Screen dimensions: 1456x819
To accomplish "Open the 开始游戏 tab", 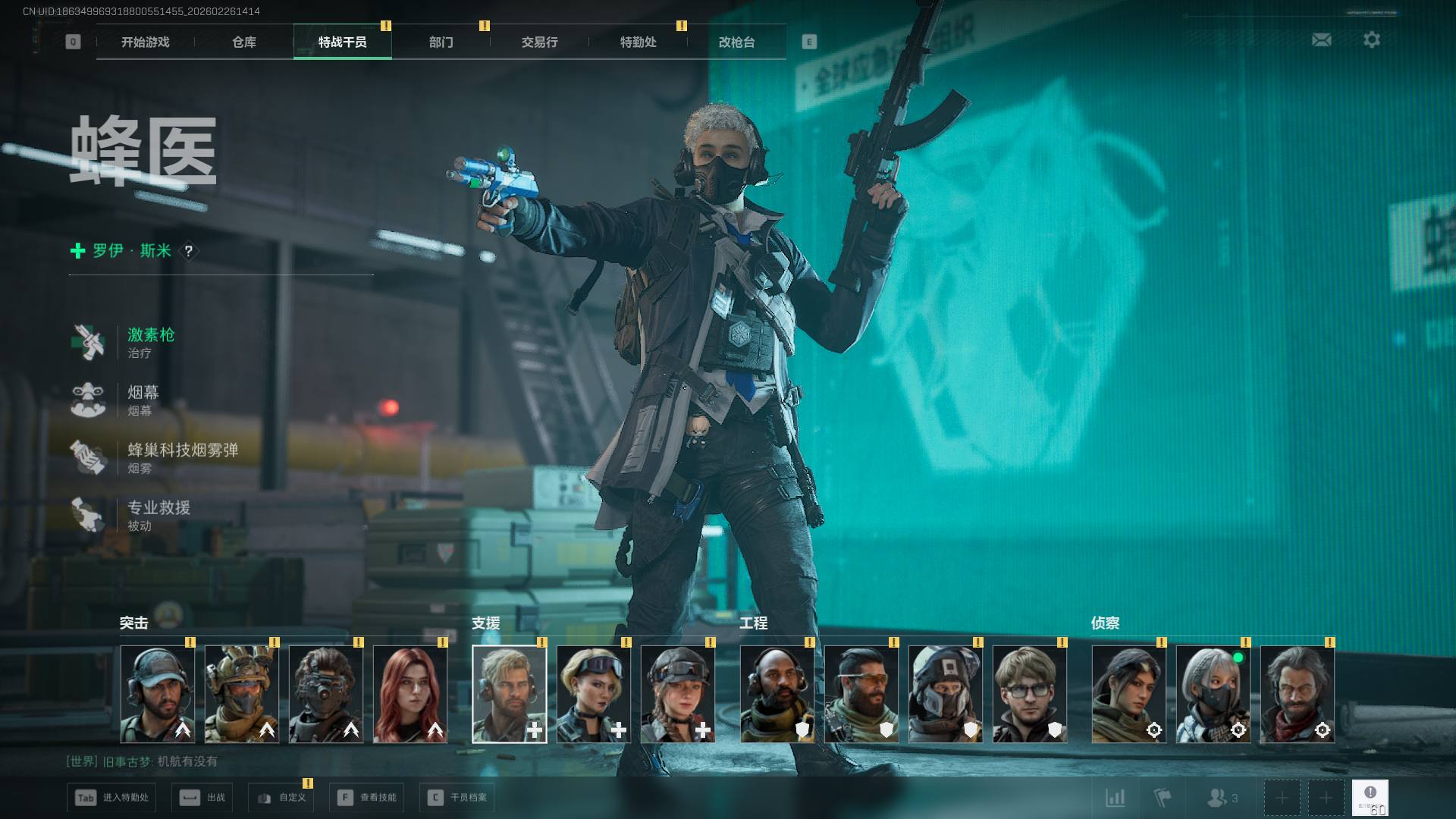I will (145, 42).
